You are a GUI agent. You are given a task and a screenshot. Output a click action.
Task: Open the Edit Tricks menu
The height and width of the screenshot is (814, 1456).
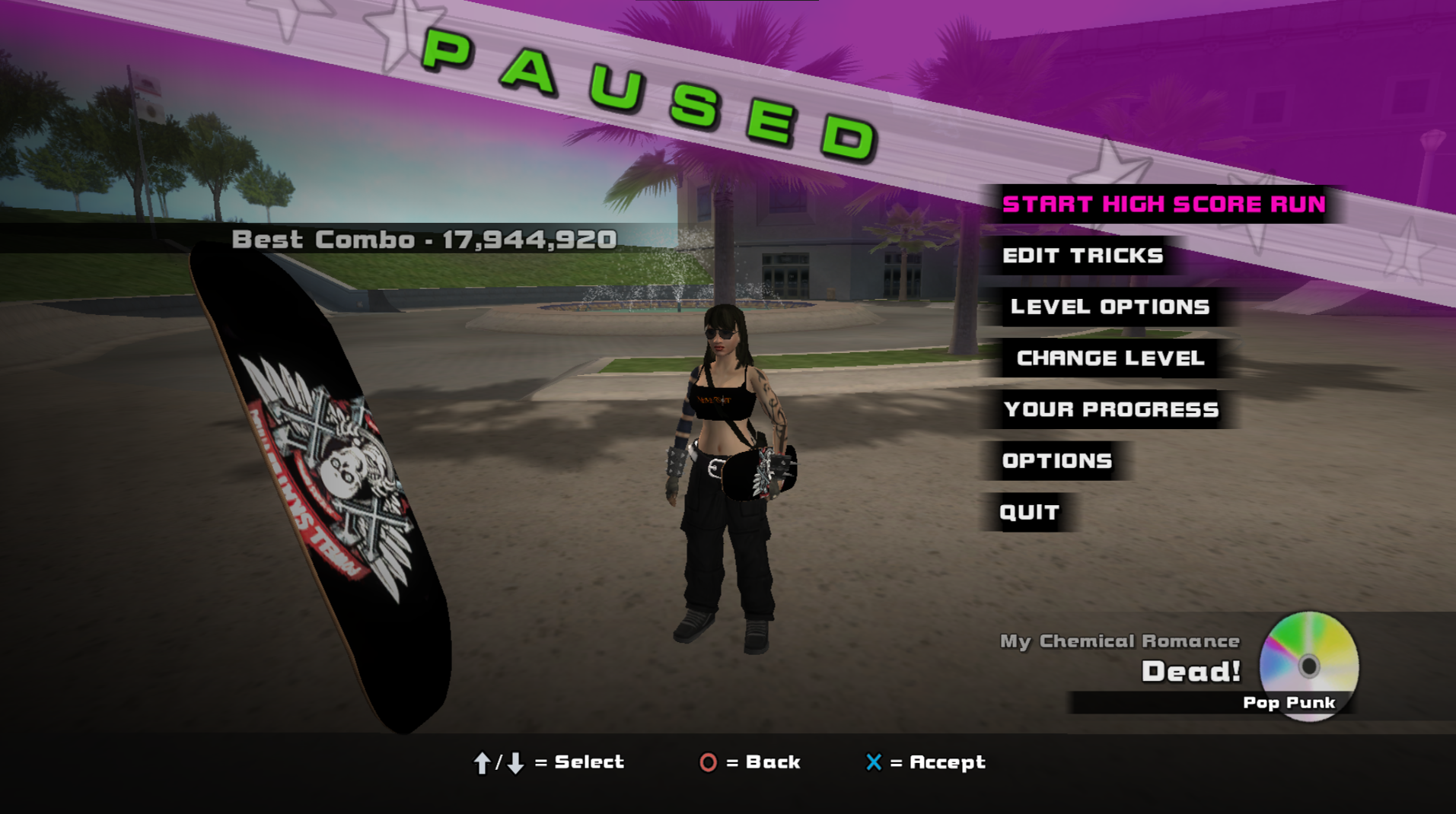[x=1082, y=256]
